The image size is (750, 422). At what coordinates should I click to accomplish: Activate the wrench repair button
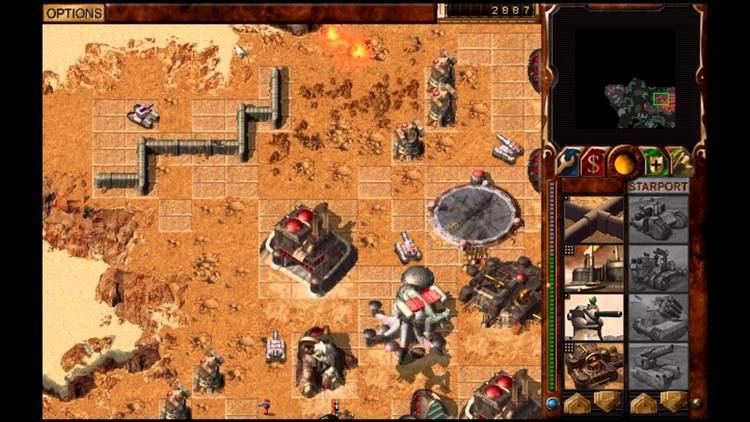[x=570, y=162]
